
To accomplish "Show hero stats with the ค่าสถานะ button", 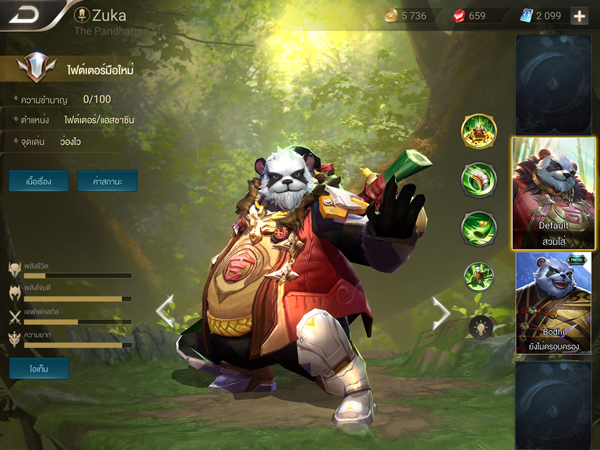I will coord(107,182).
